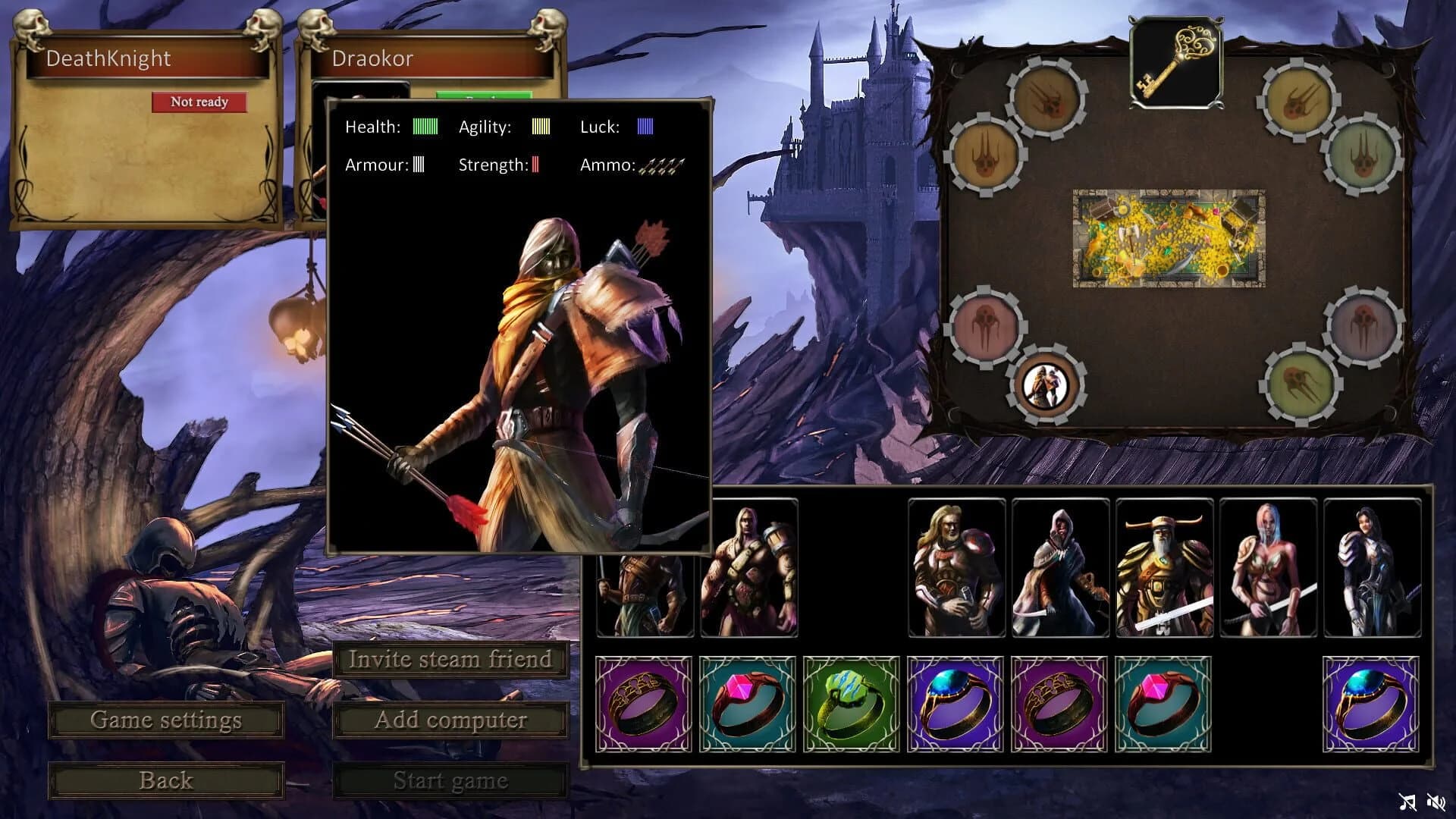Select the golden key icon above the game board

[x=1177, y=61]
